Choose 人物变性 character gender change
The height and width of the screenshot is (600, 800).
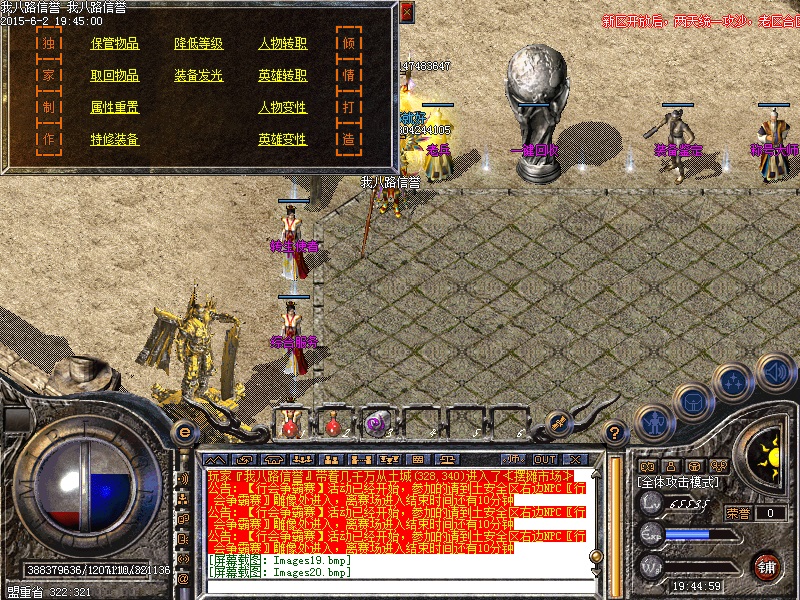click(283, 108)
